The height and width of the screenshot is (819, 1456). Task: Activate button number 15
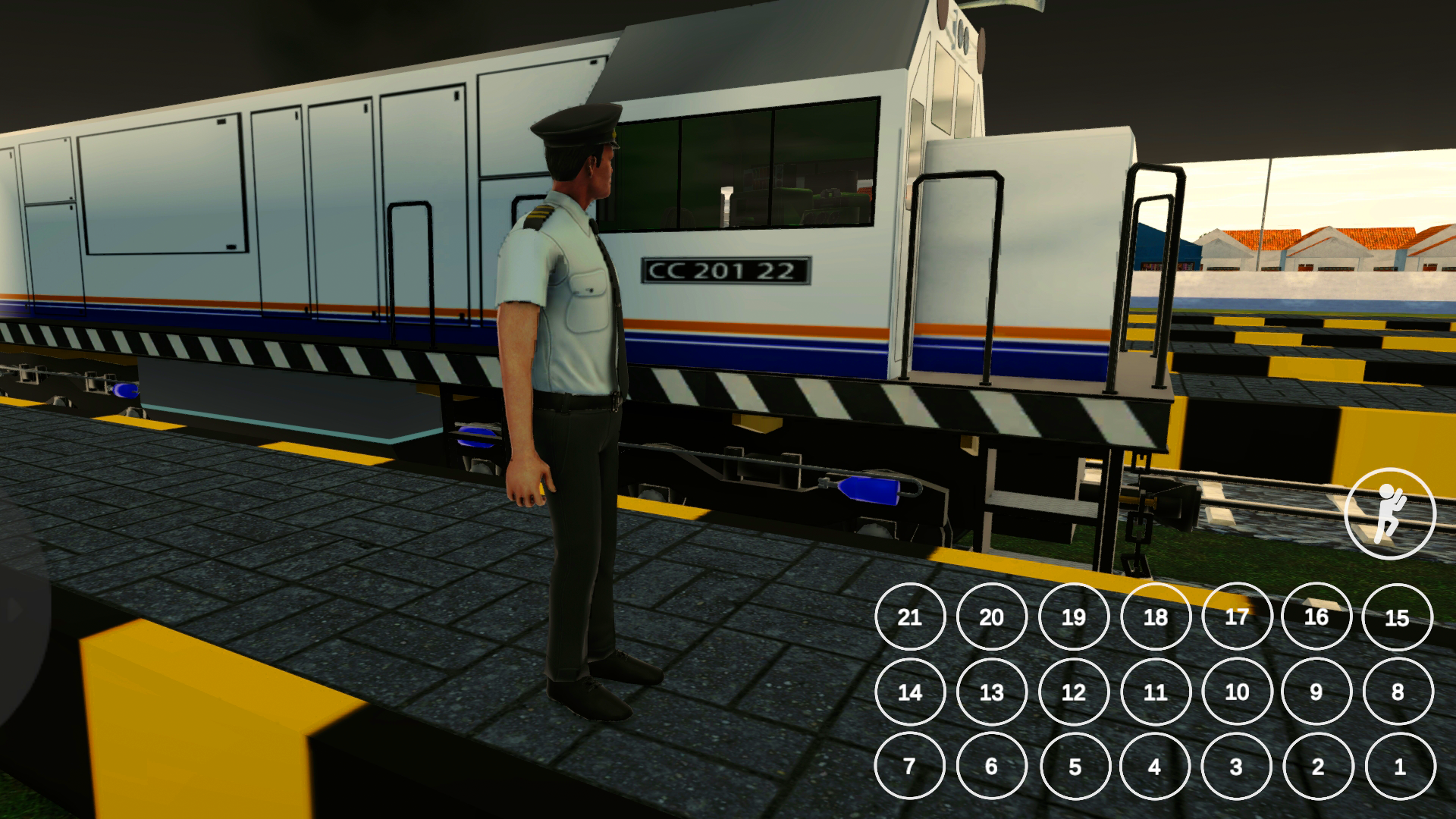click(1398, 617)
